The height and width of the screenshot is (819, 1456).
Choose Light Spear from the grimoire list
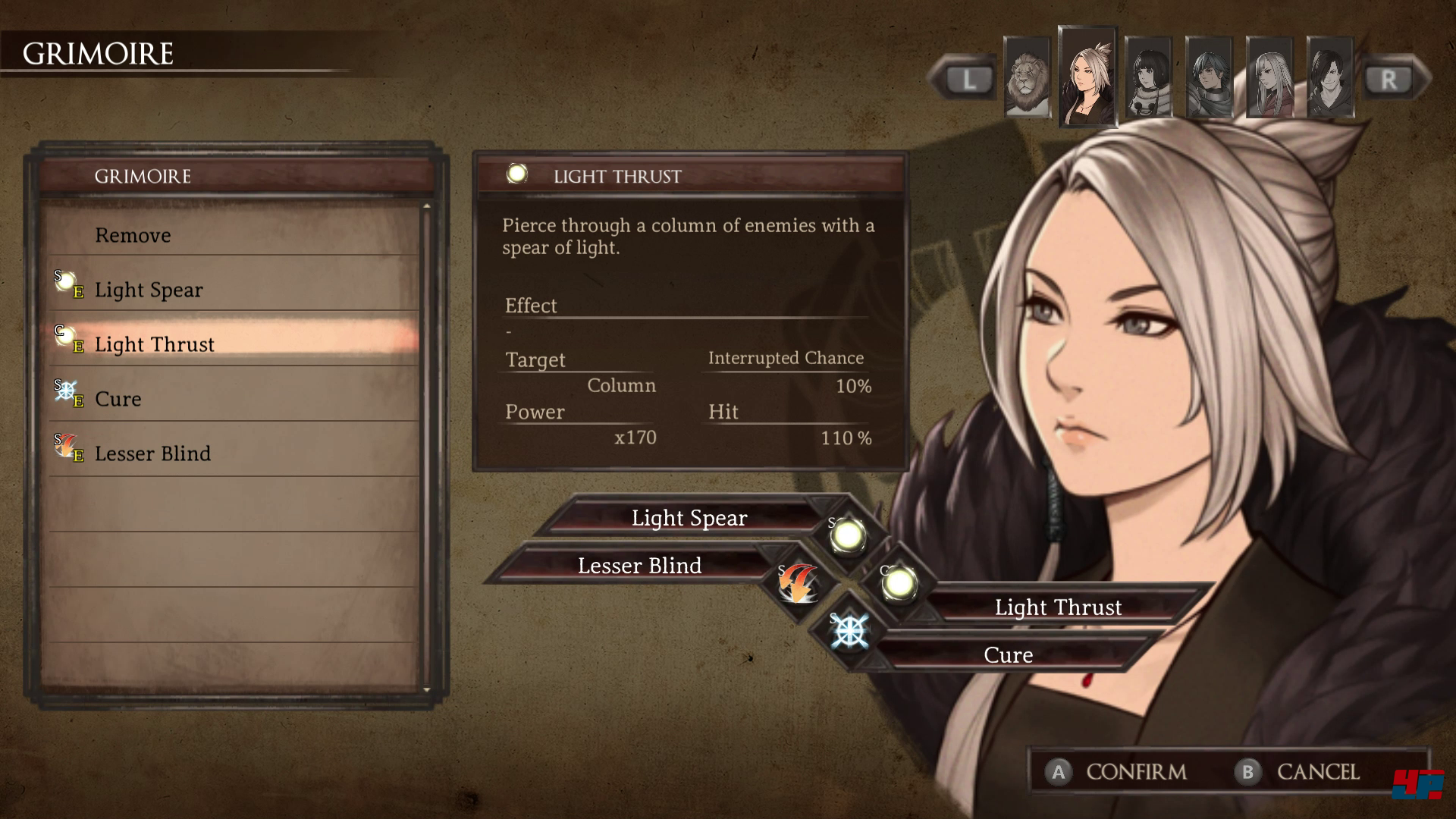pyautogui.click(x=149, y=290)
